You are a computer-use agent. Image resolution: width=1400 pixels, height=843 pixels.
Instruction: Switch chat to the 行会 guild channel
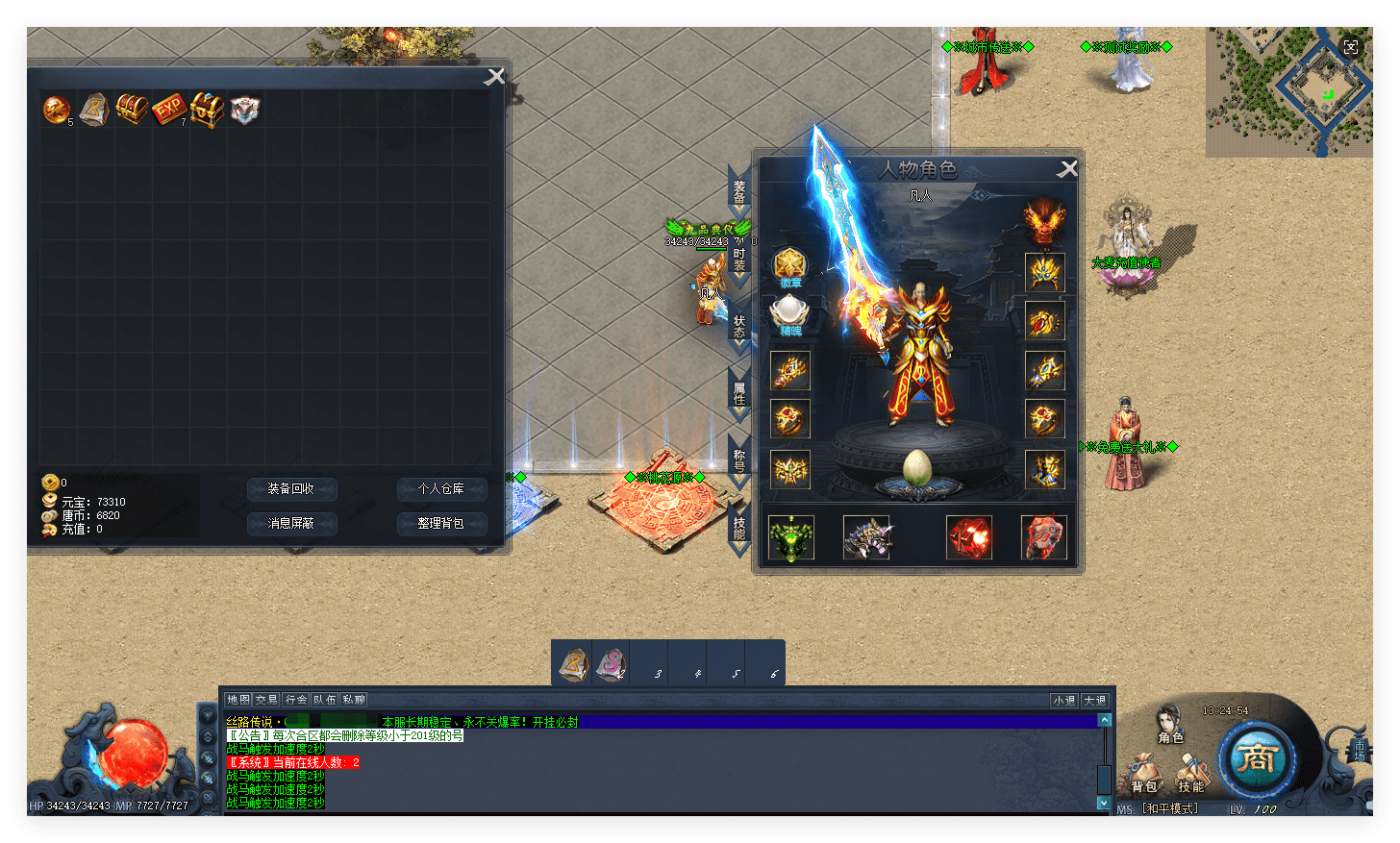point(296,700)
